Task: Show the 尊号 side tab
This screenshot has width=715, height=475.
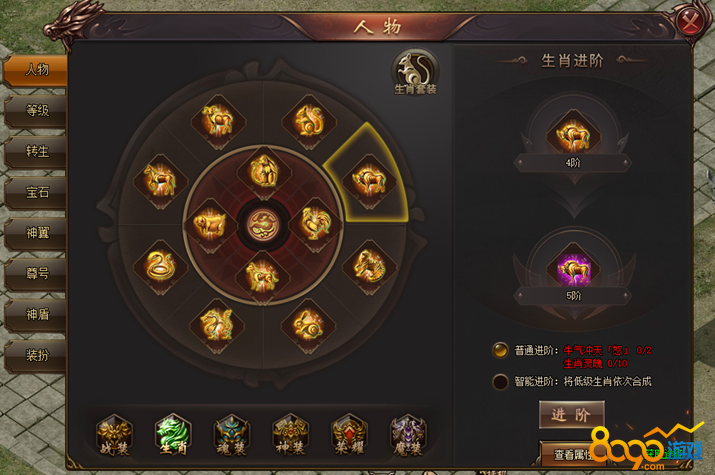Action: point(38,273)
